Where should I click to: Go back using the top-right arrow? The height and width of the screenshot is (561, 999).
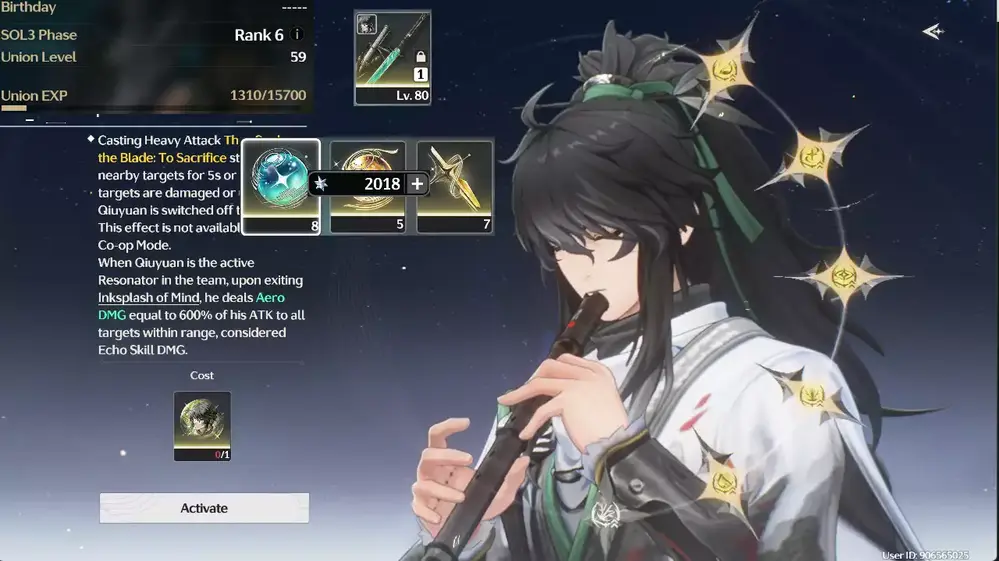point(932,32)
